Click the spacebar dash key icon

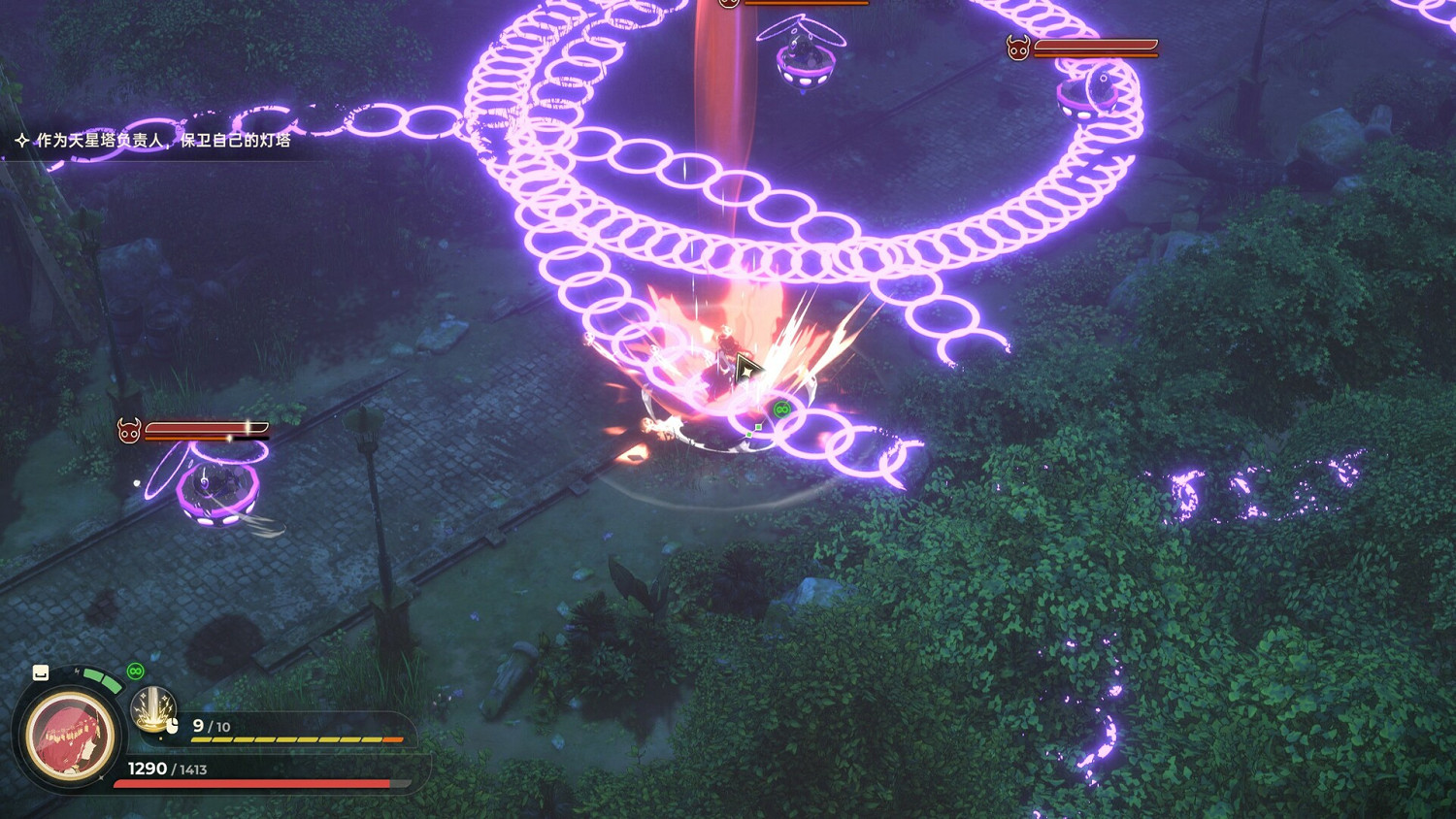click(40, 672)
